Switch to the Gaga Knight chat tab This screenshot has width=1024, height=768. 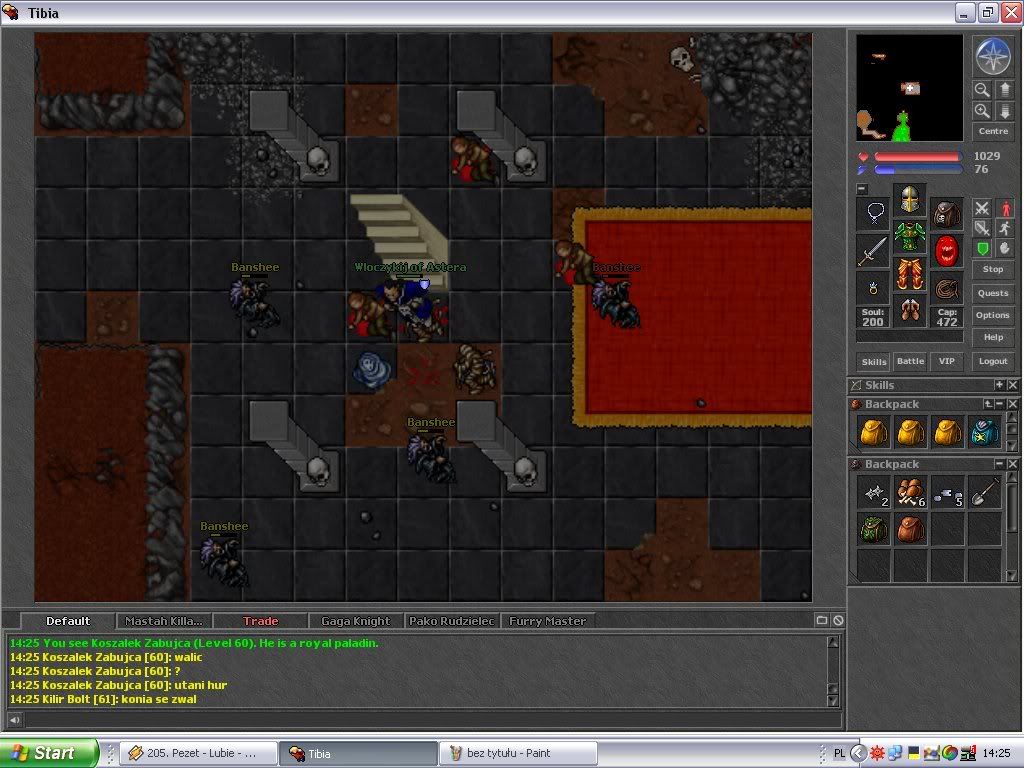click(x=355, y=621)
